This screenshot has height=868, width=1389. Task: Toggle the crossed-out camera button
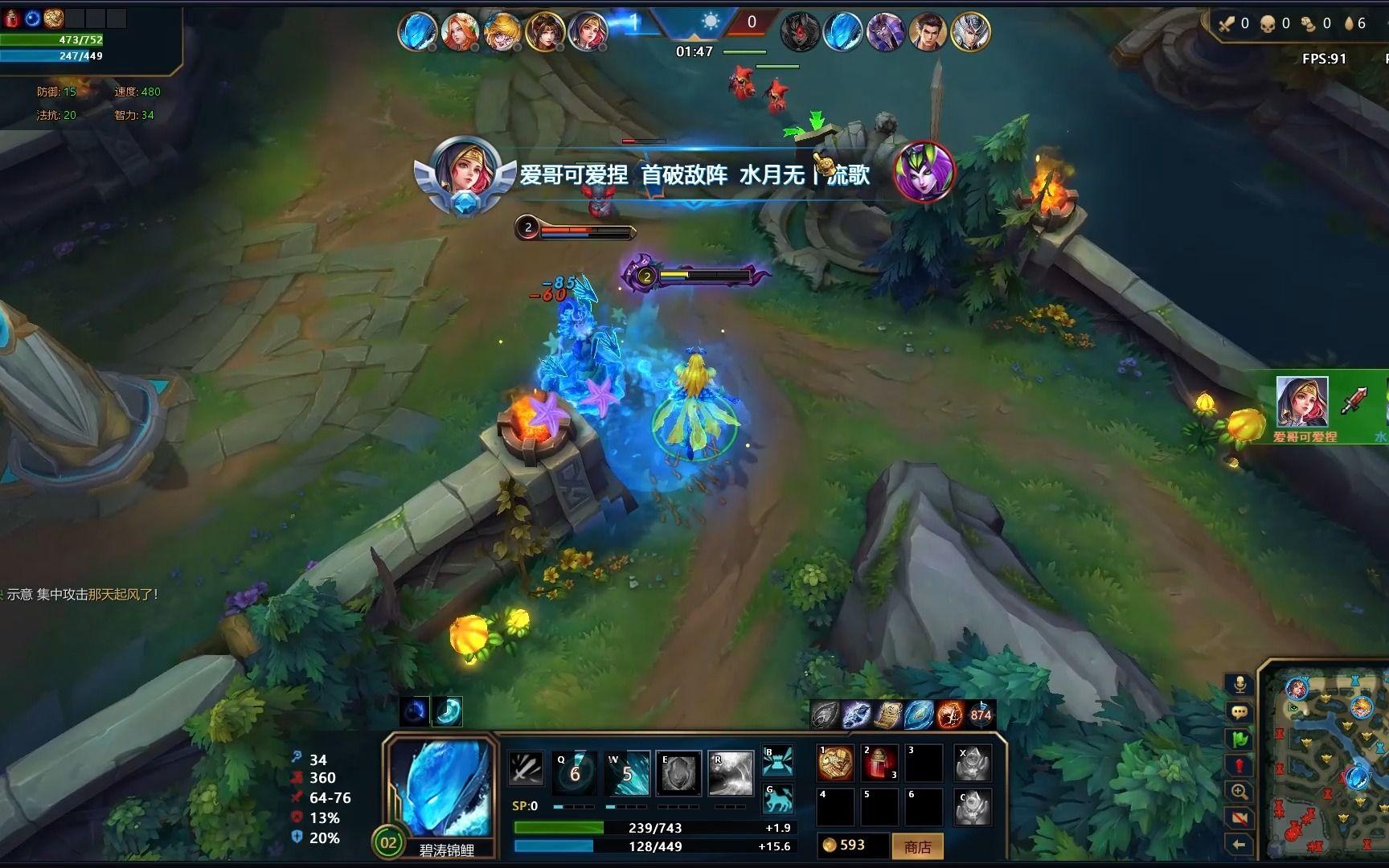pos(1239,818)
